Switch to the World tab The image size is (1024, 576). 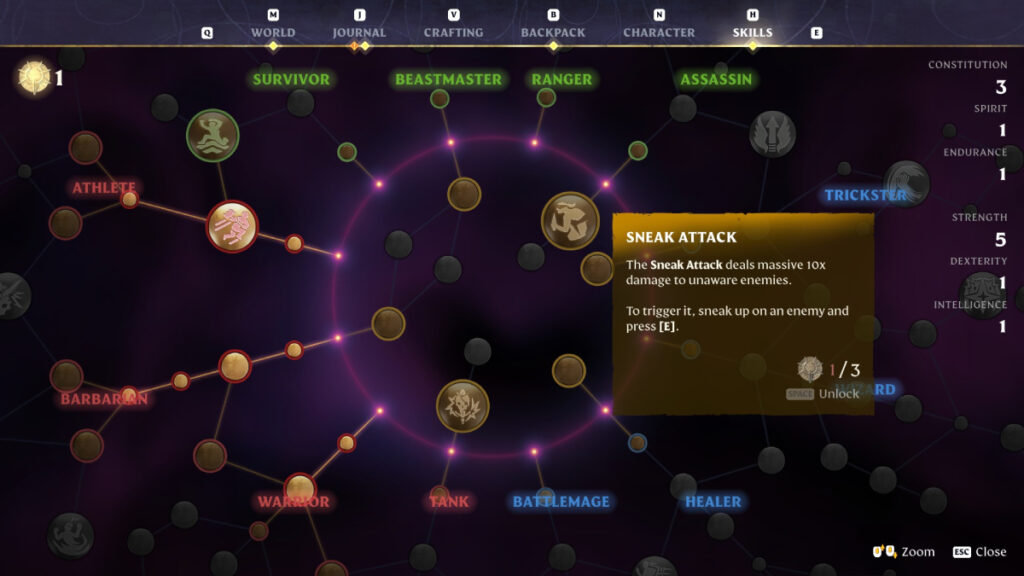(273, 33)
